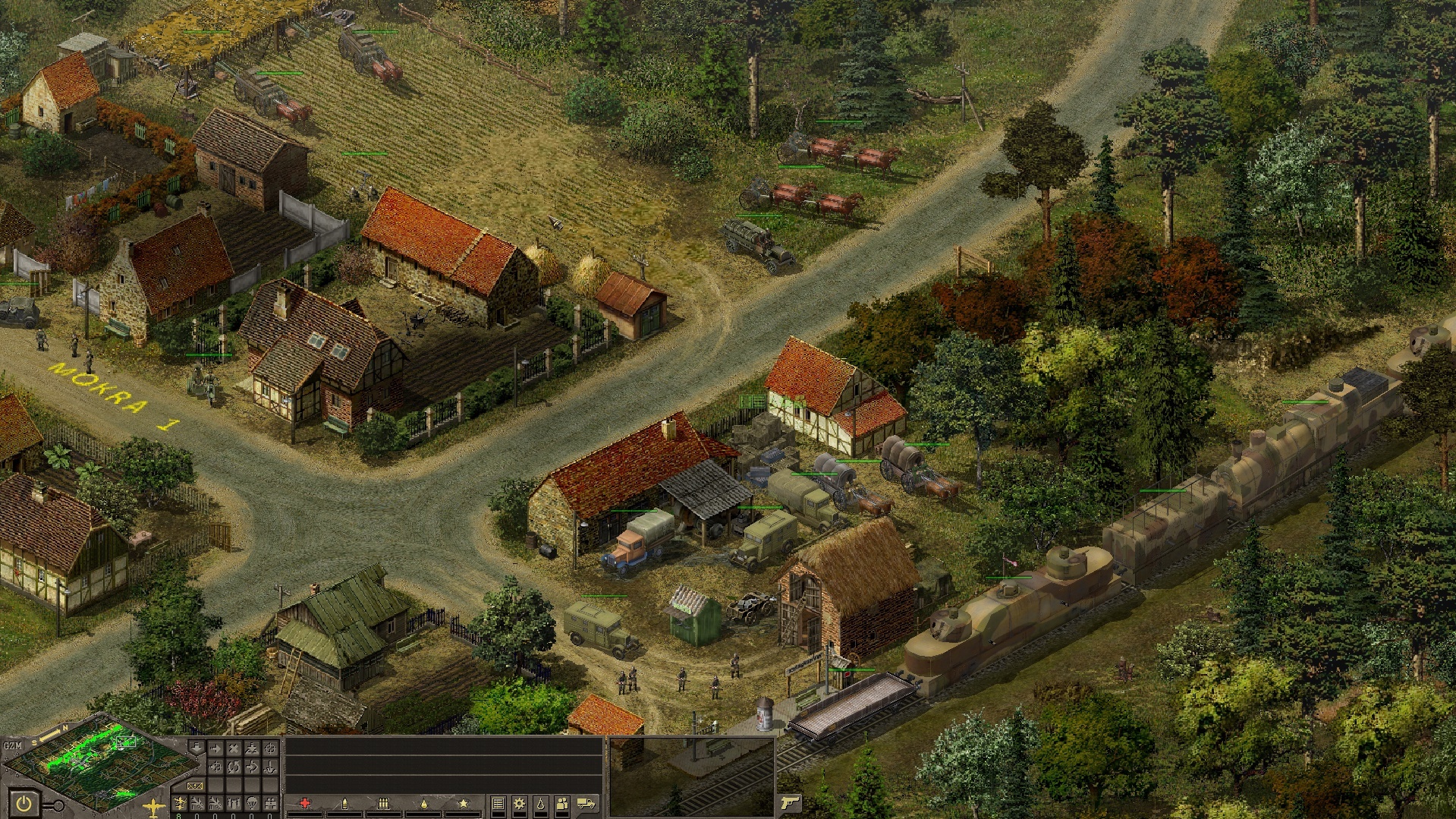Choose the crosshair attack command
Screen dimensions: 1456x819
[270, 749]
